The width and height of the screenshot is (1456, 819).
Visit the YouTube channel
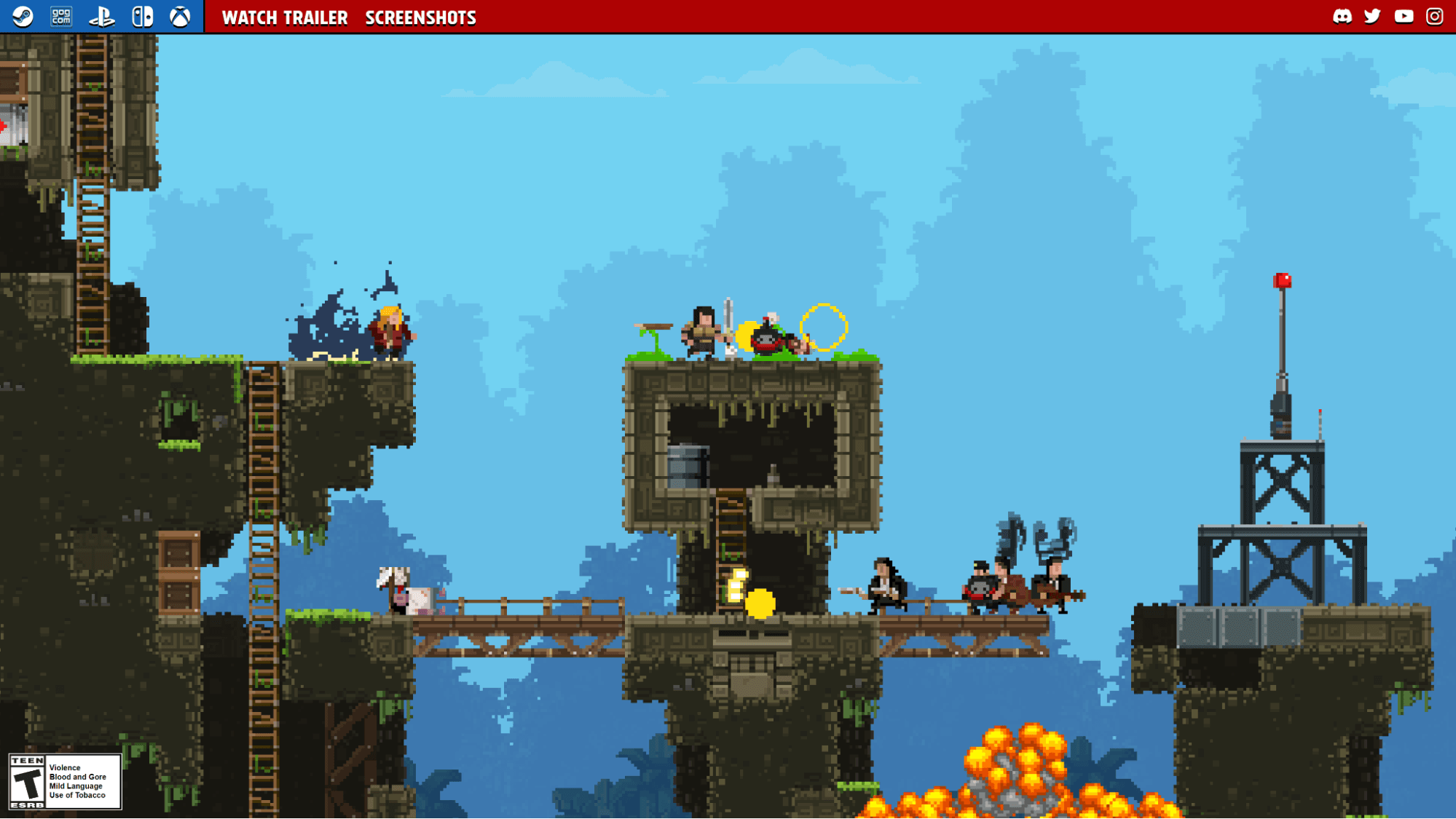(x=1404, y=16)
